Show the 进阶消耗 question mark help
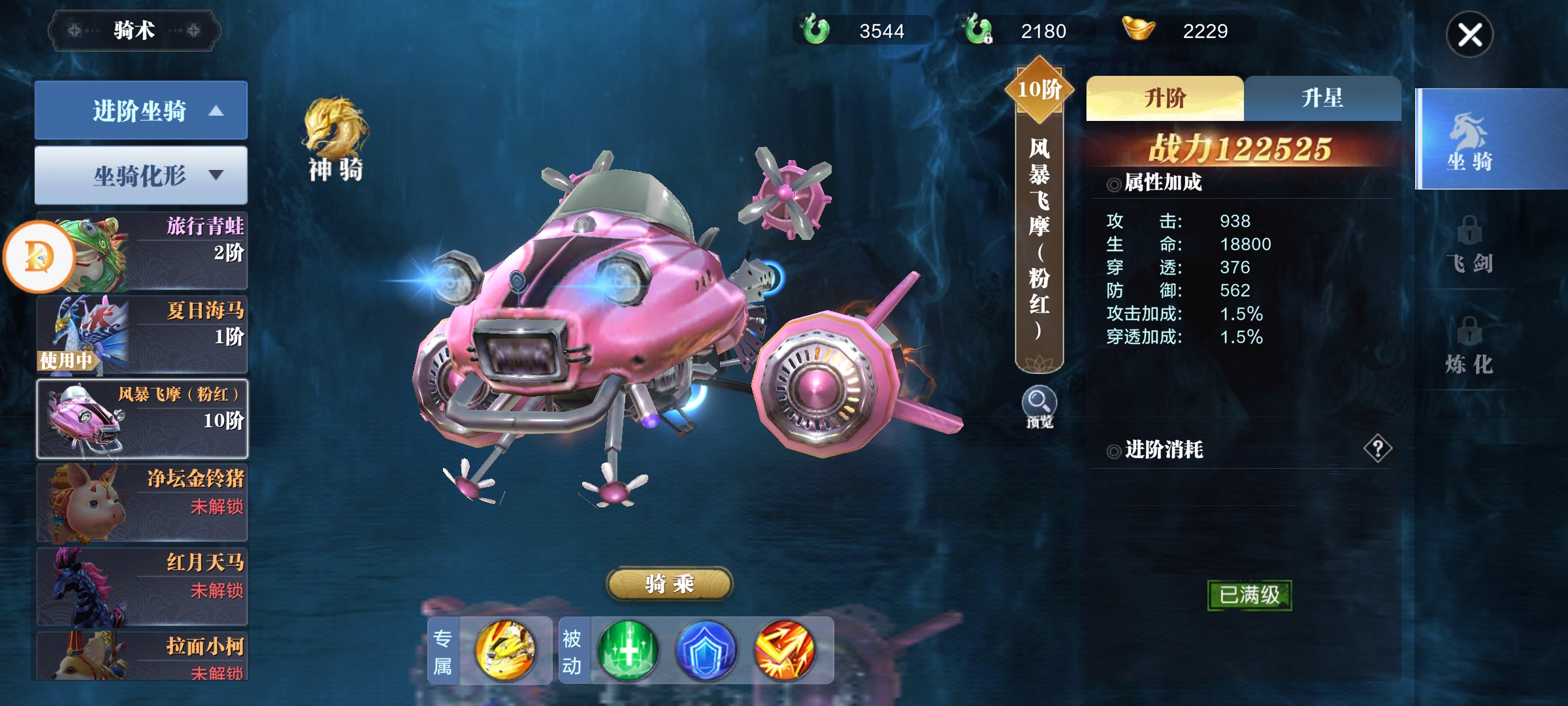Screen dimensions: 1568x706 pos(1377,449)
